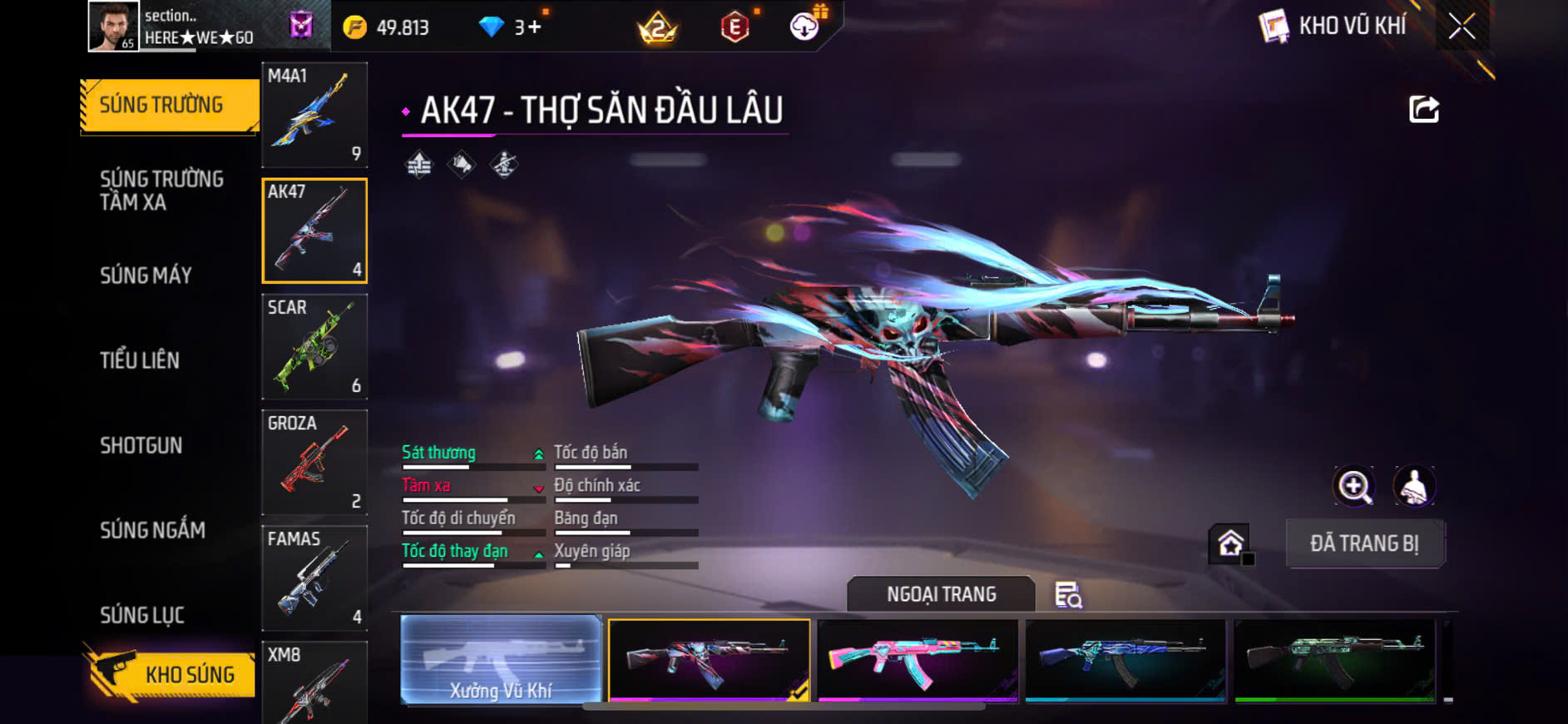Click the share arrow icon
This screenshot has height=724, width=1568.
pyautogui.click(x=1423, y=109)
